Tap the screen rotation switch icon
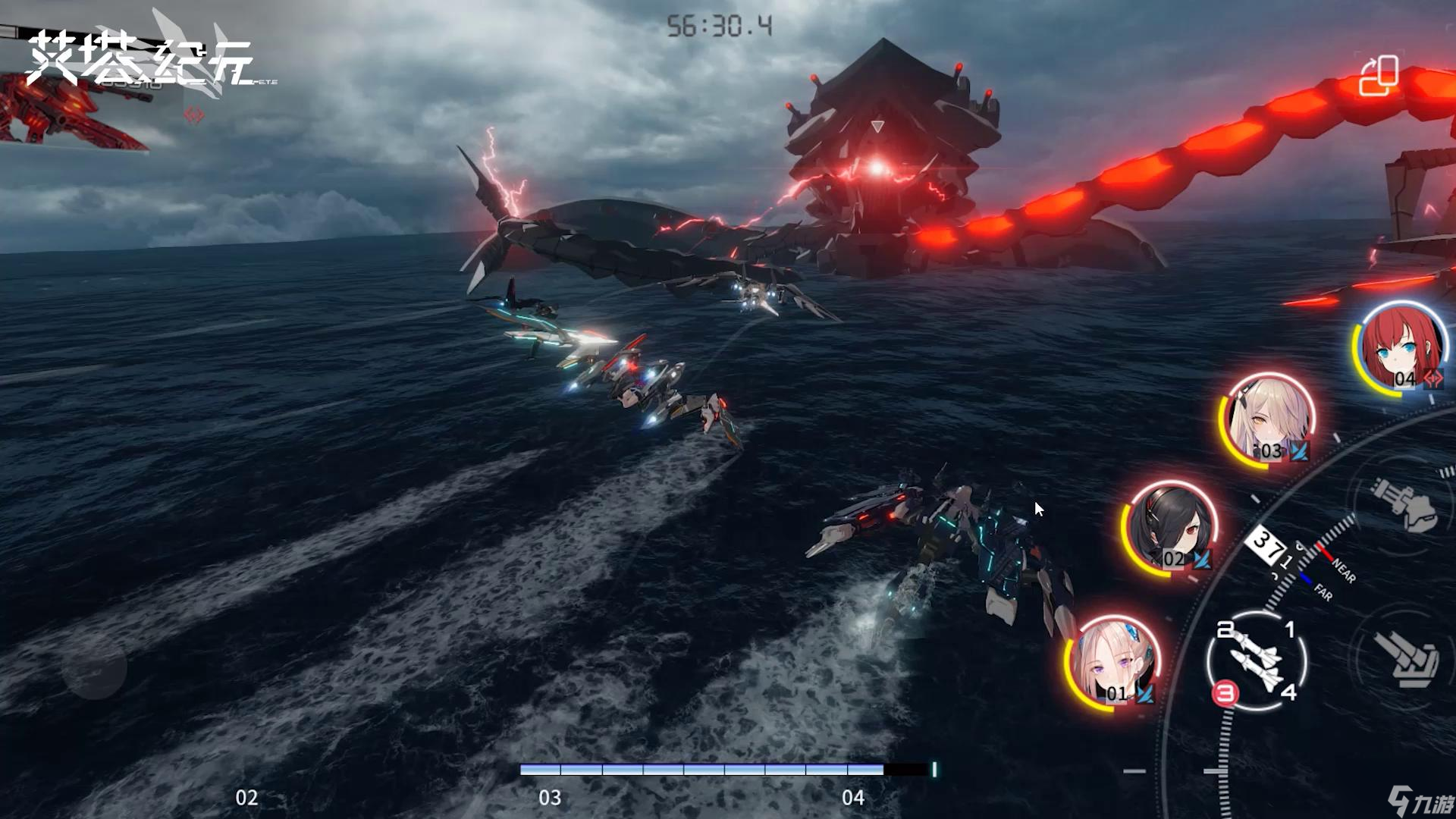 coord(1378,75)
